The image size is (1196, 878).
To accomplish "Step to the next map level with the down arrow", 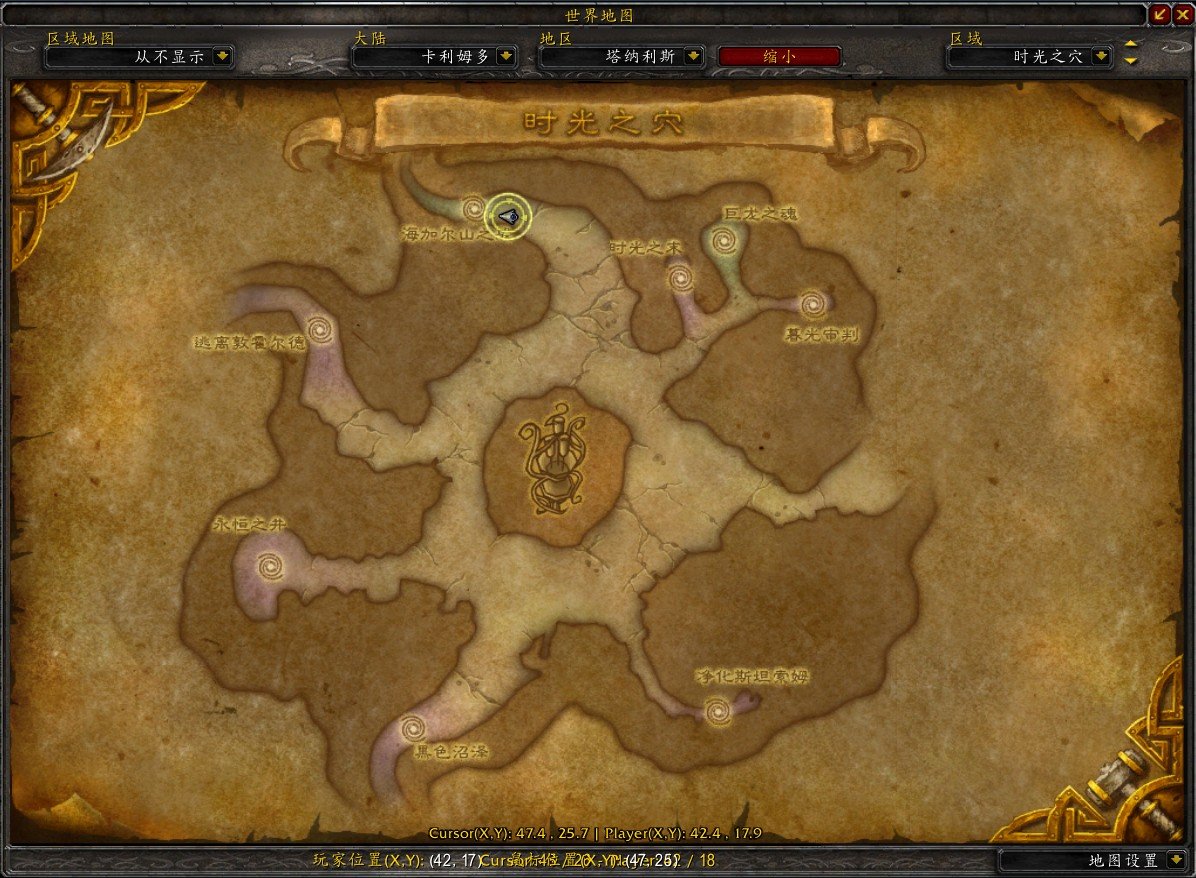I will click(1131, 61).
